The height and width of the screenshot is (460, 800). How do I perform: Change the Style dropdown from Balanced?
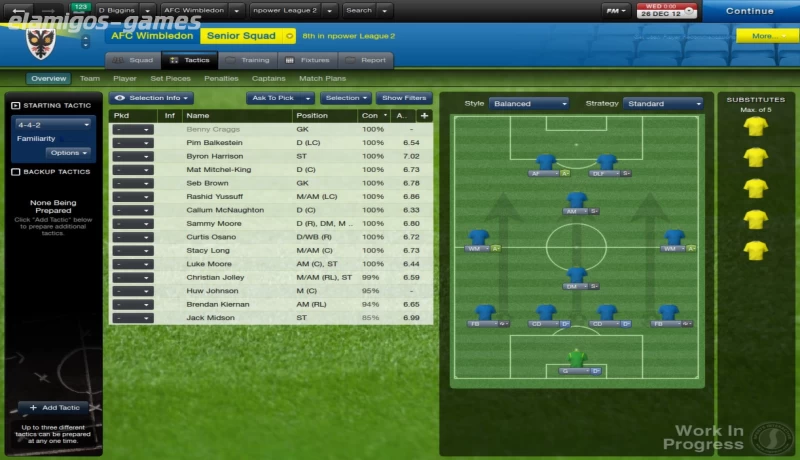coord(529,103)
